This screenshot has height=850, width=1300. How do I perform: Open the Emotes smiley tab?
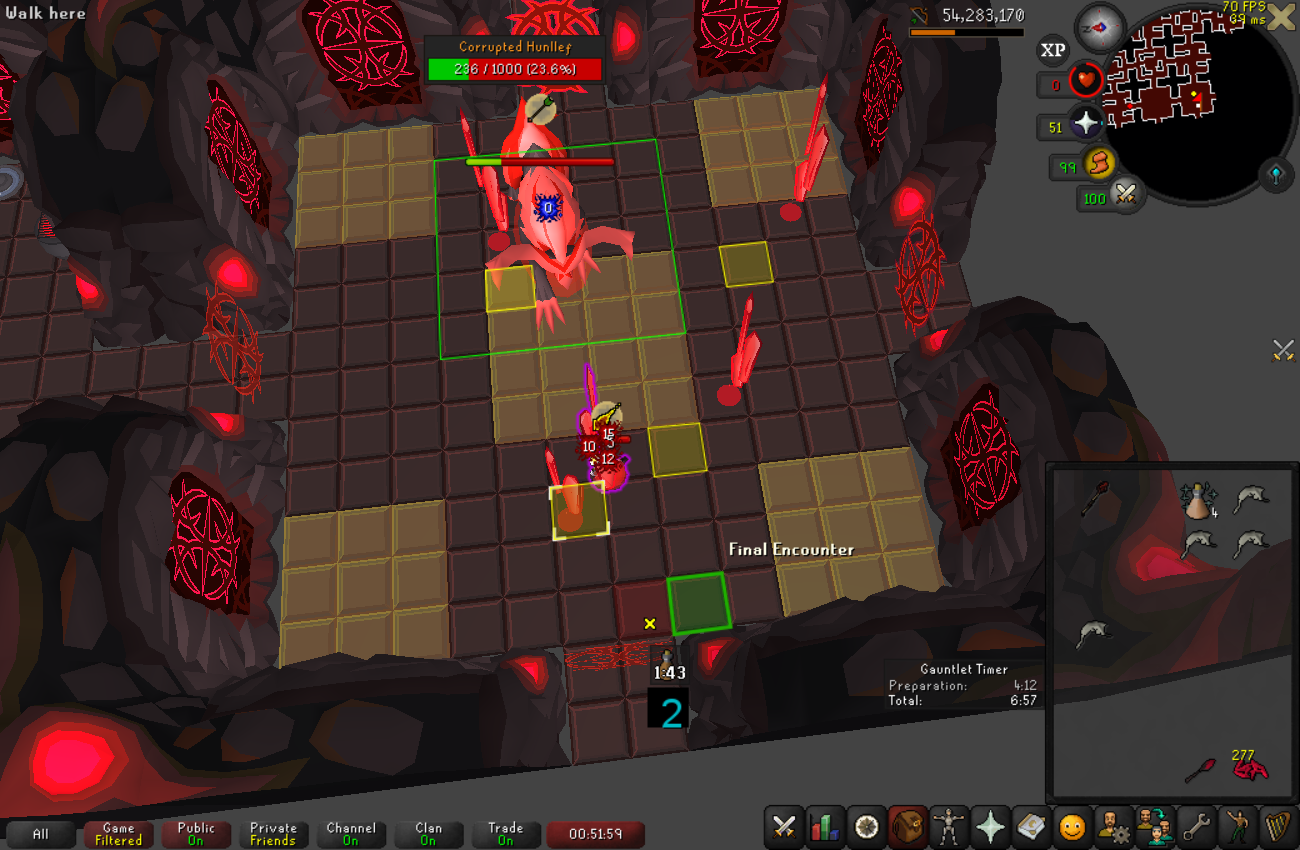[1072, 827]
